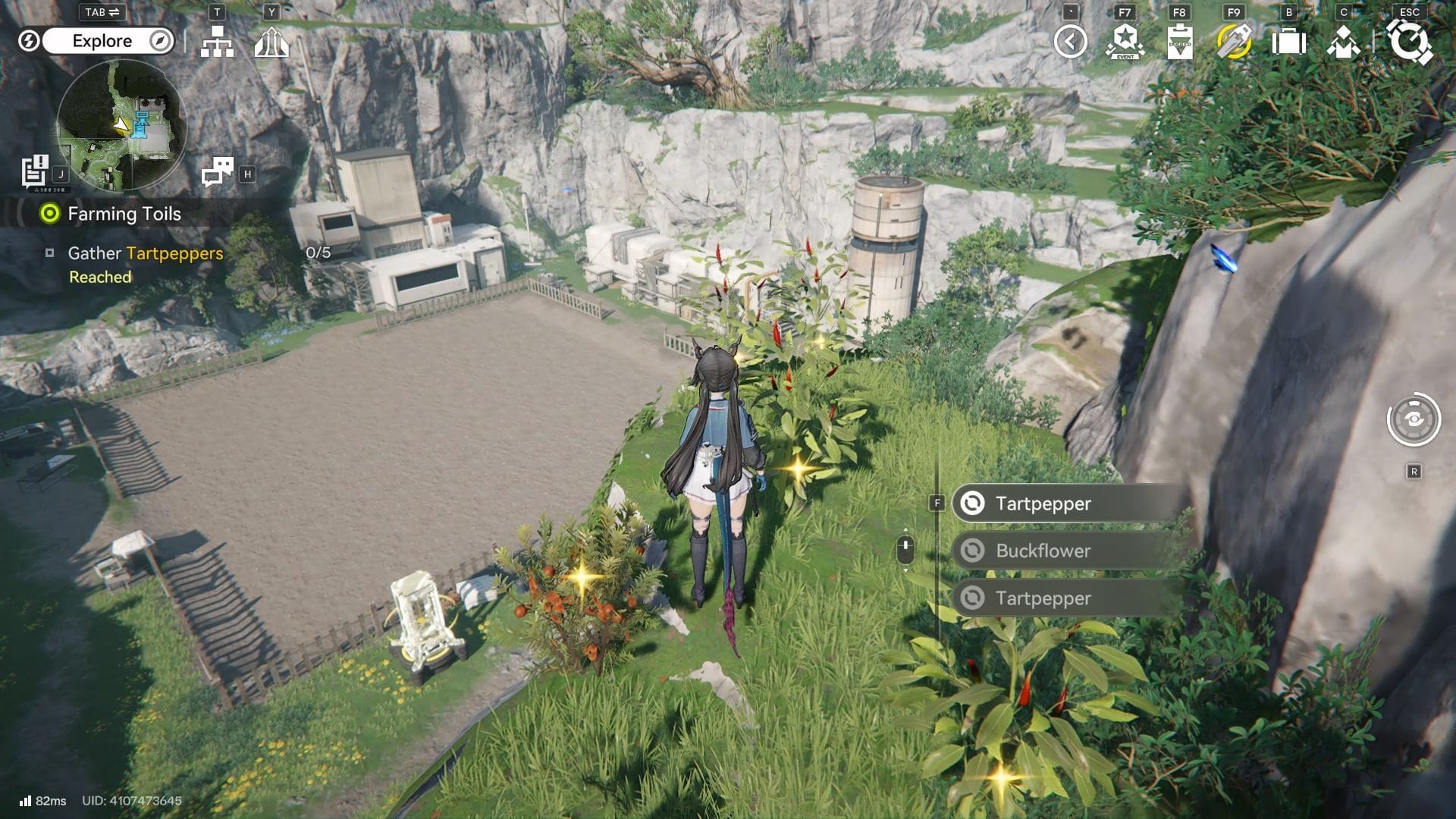Screen dimensions: 1456x819
Task: Open the main system menu ring icon
Action: (1409, 42)
